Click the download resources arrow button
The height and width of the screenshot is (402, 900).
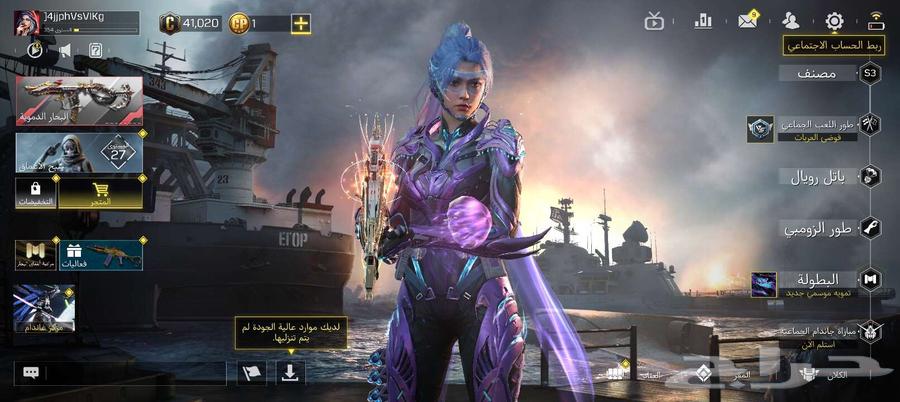(x=290, y=373)
